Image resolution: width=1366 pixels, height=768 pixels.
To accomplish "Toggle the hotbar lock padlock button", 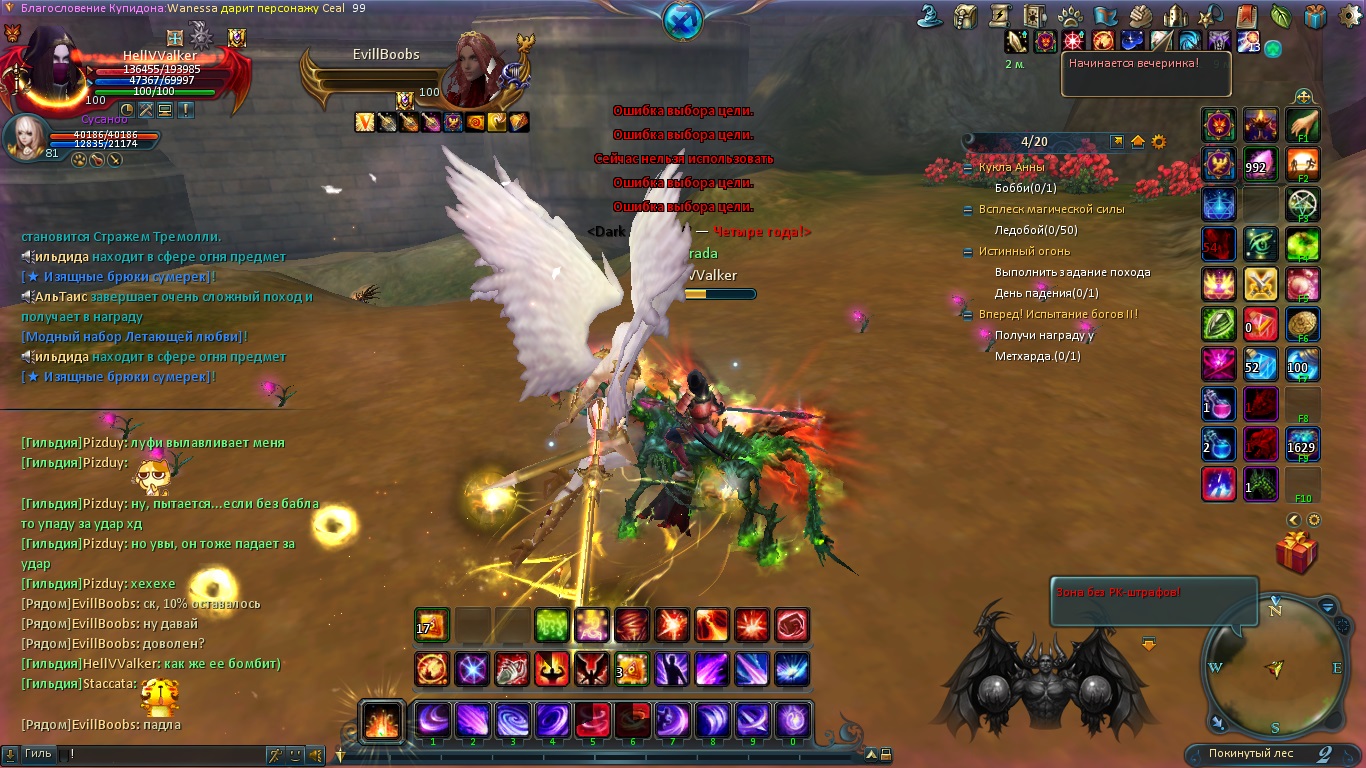I will (x=885, y=755).
